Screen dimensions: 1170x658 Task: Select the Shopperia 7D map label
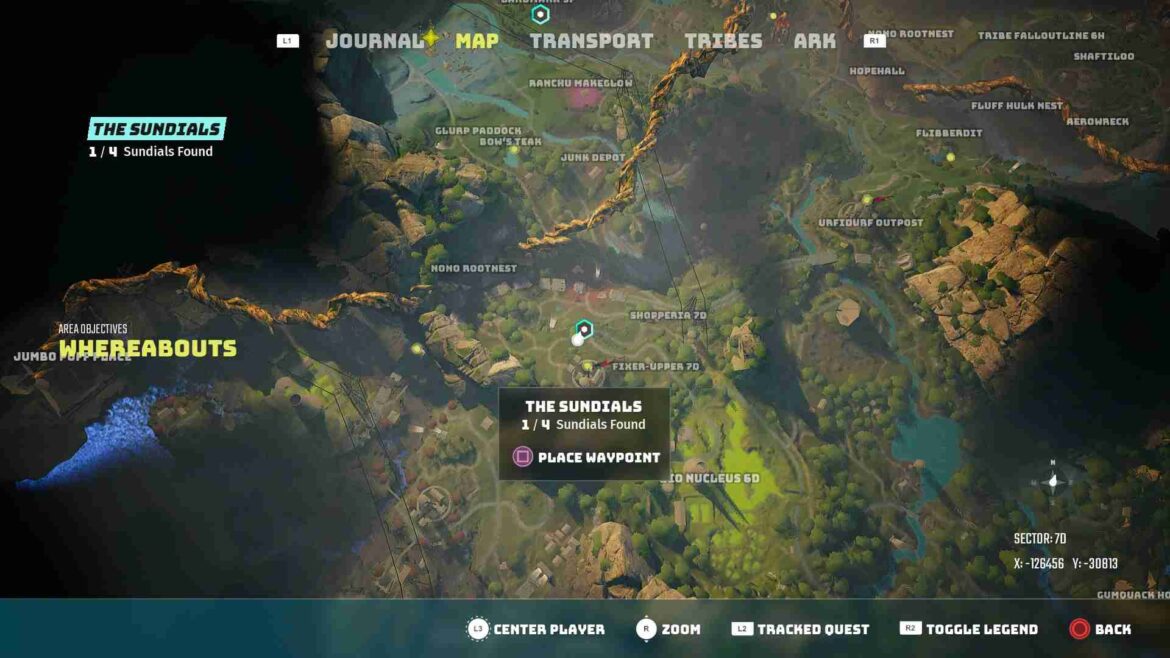click(668, 315)
